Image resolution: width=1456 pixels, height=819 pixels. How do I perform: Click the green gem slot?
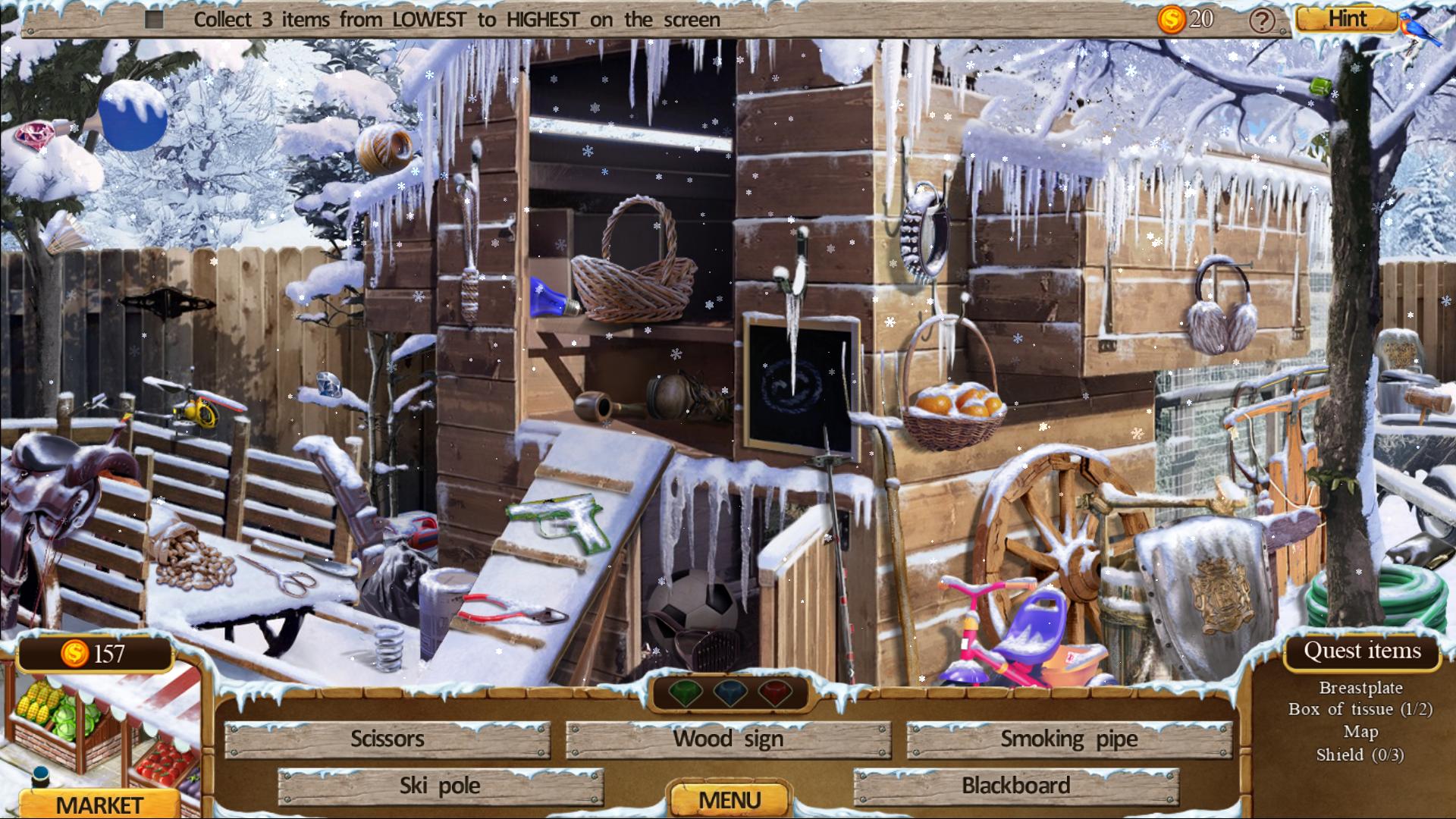(x=683, y=693)
